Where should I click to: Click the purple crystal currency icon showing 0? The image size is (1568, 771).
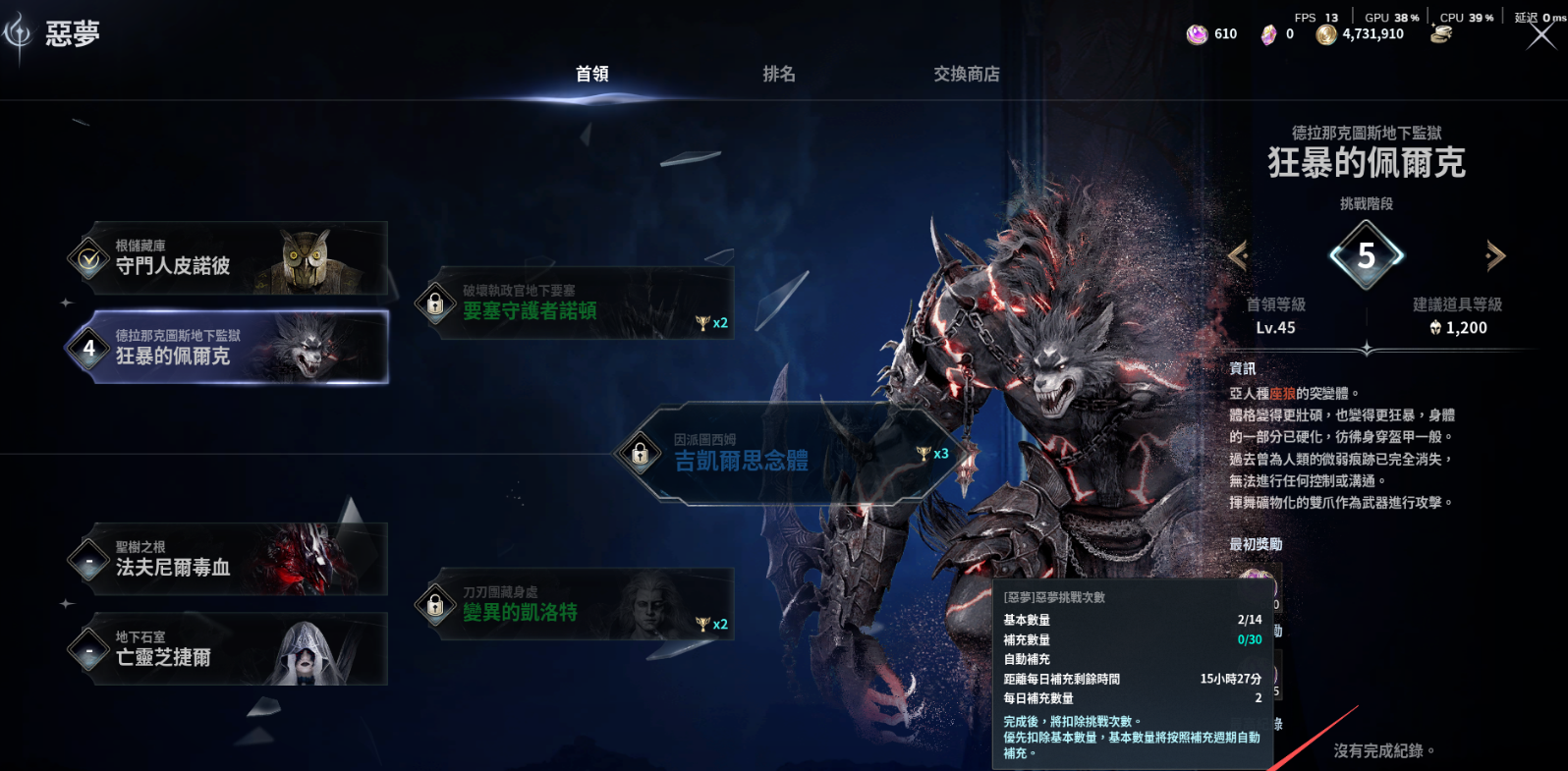pos(1272,32)
